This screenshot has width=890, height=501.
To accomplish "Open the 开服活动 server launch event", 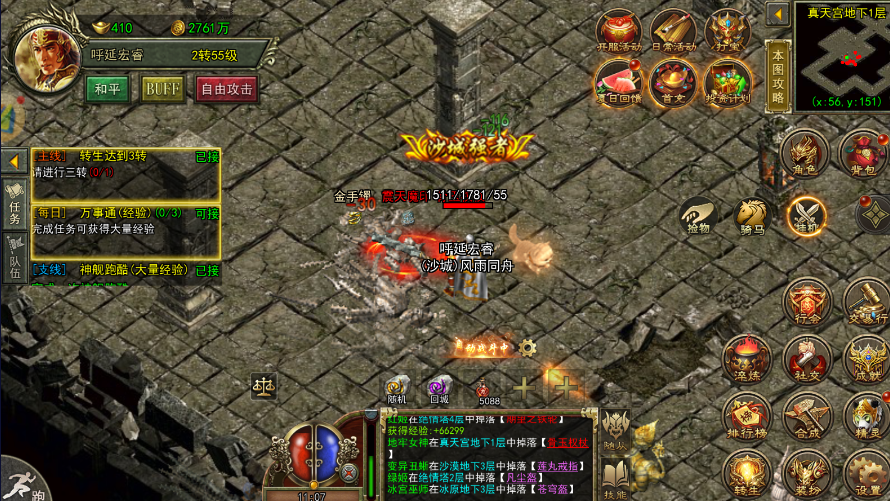I will [619, 31].
